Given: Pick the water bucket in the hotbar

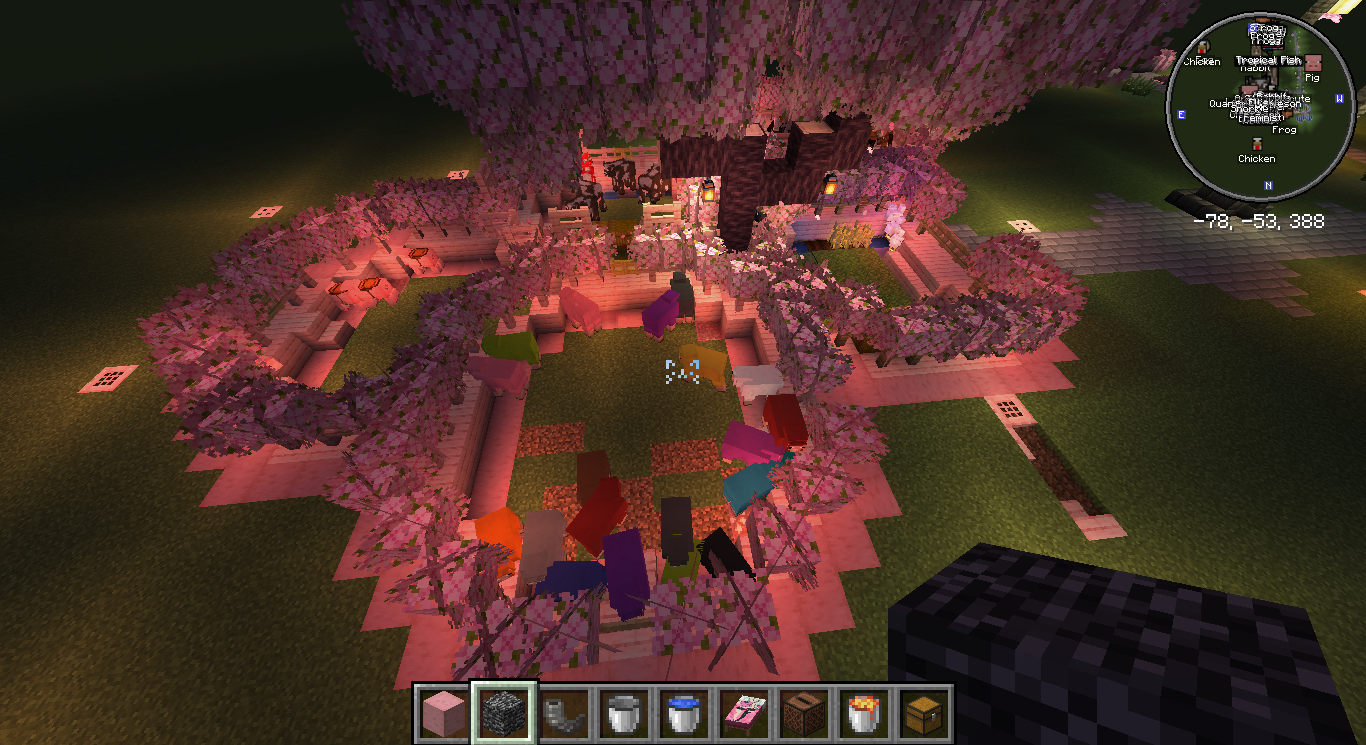Looking at the screenshot, I should 684,714.
